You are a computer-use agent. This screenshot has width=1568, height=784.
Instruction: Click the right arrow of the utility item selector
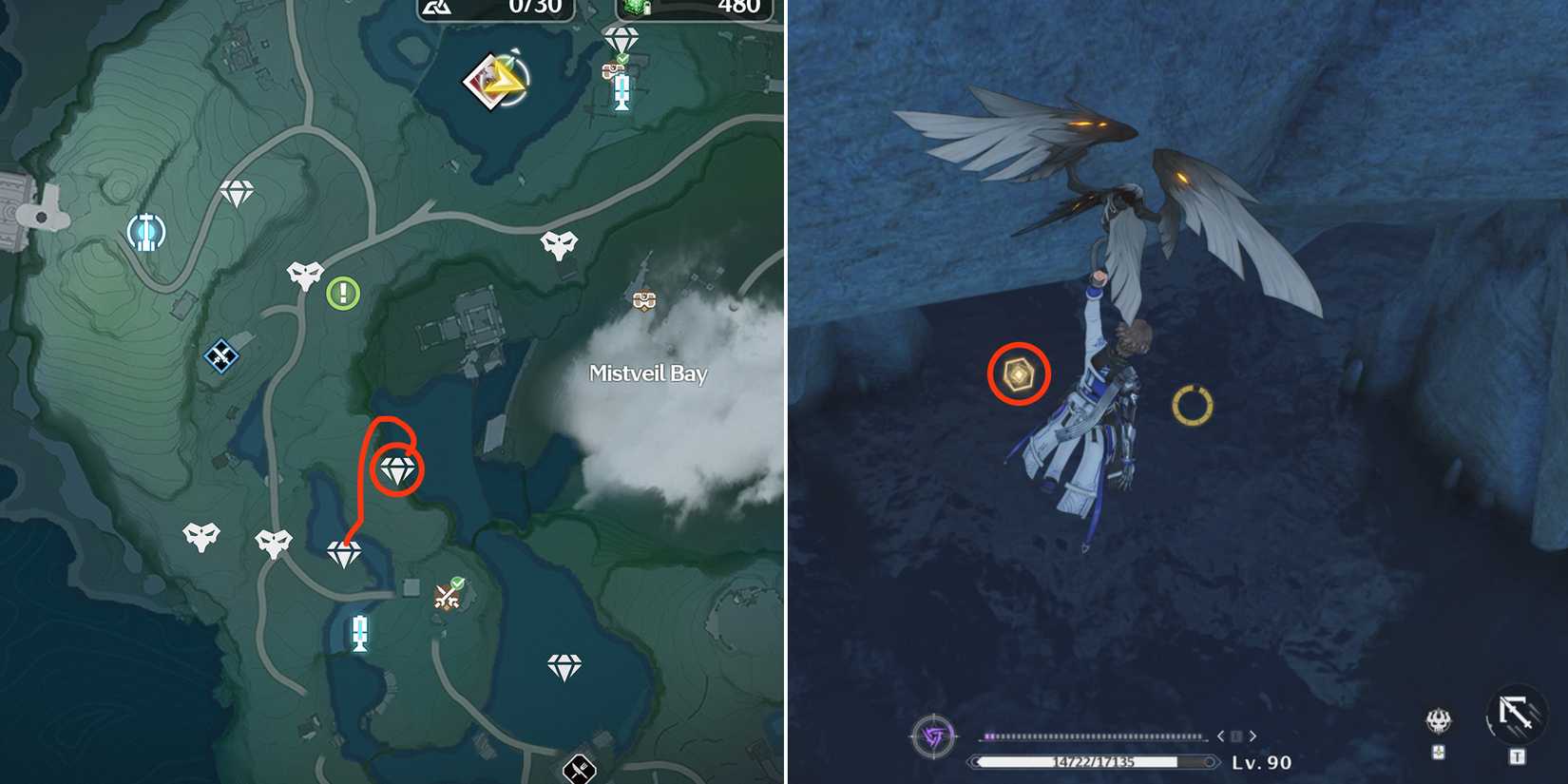click(x=1252, y=735)
